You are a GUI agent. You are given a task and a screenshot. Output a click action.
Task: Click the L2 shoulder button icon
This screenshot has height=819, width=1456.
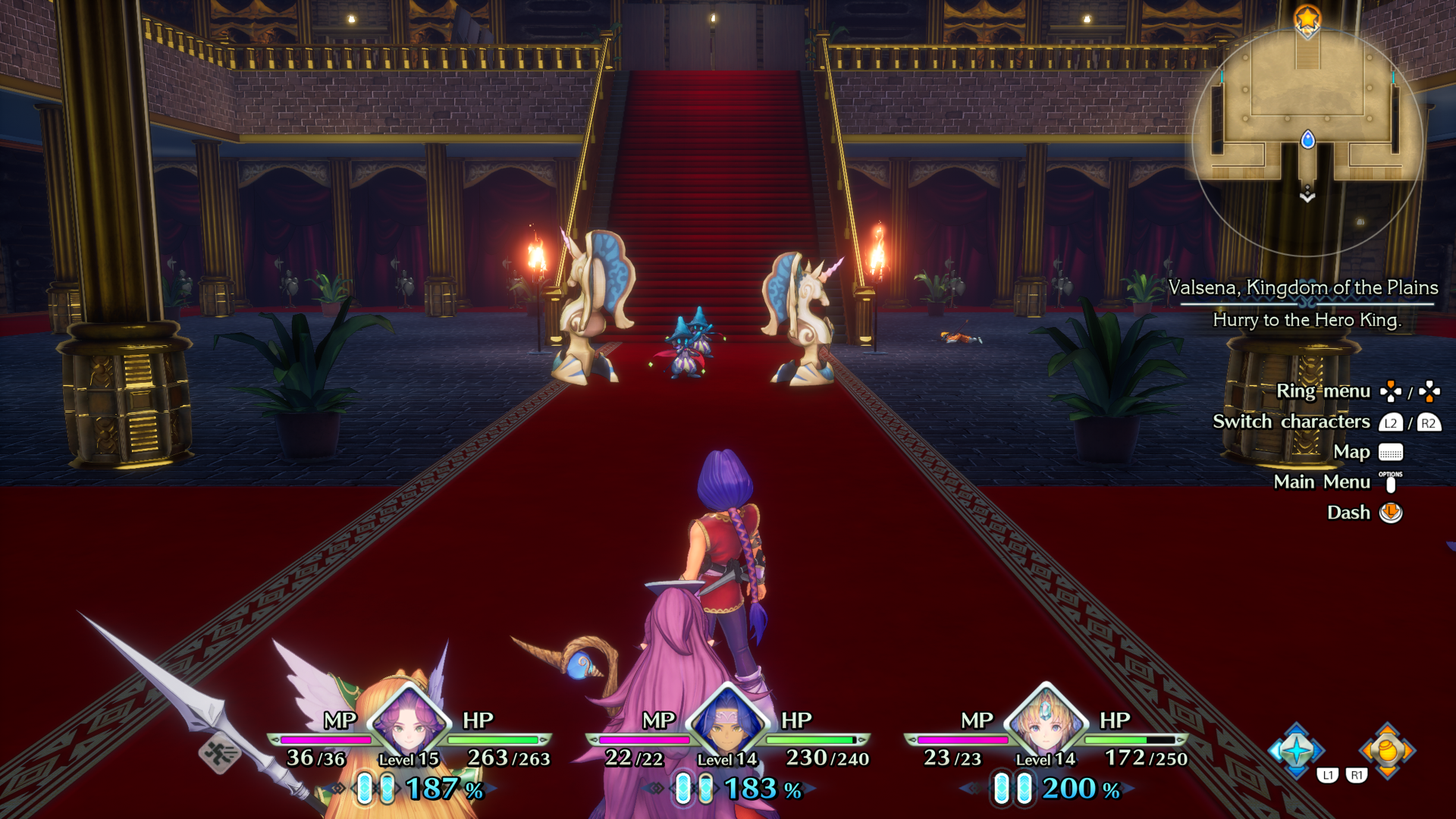[x=1392, y=422]
